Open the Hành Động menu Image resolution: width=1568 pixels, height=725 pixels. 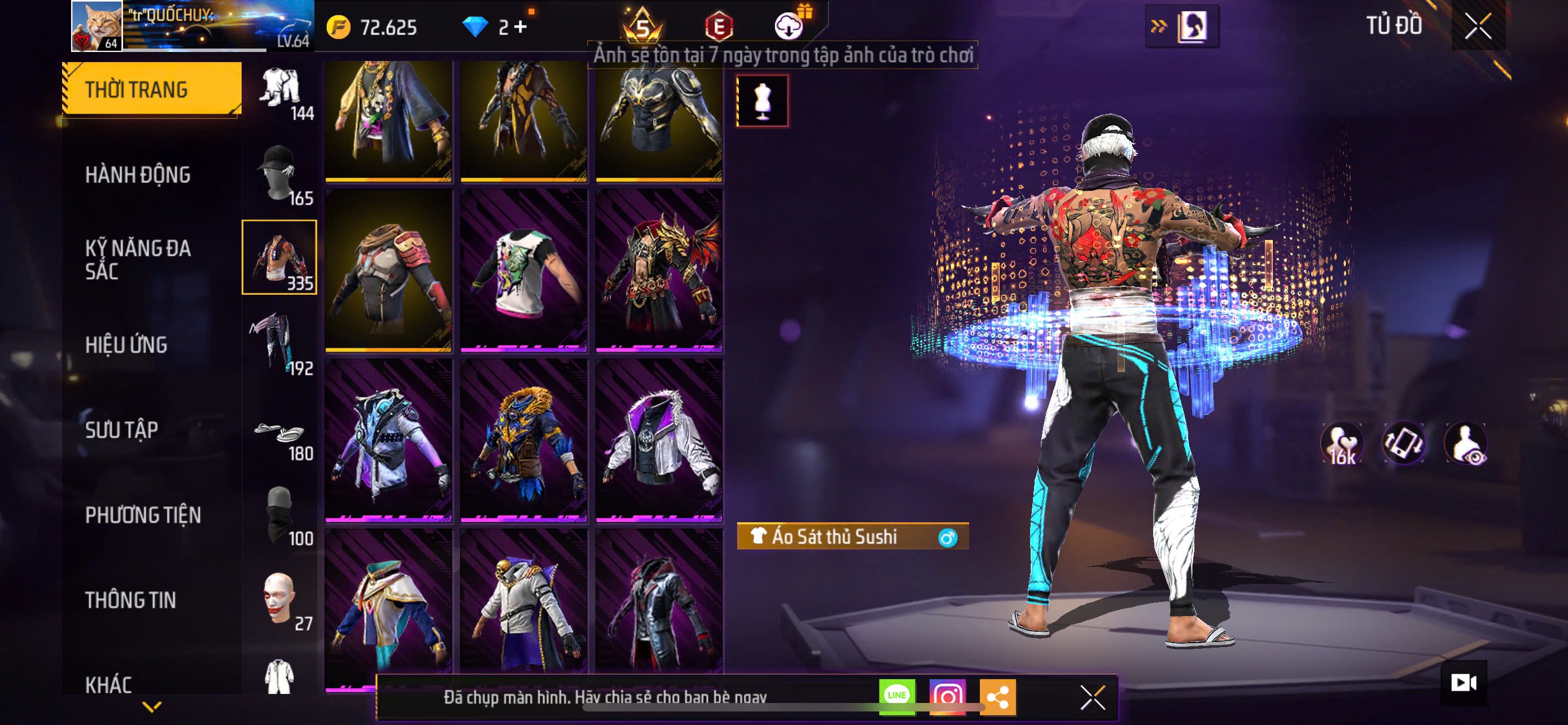[138, 174]
